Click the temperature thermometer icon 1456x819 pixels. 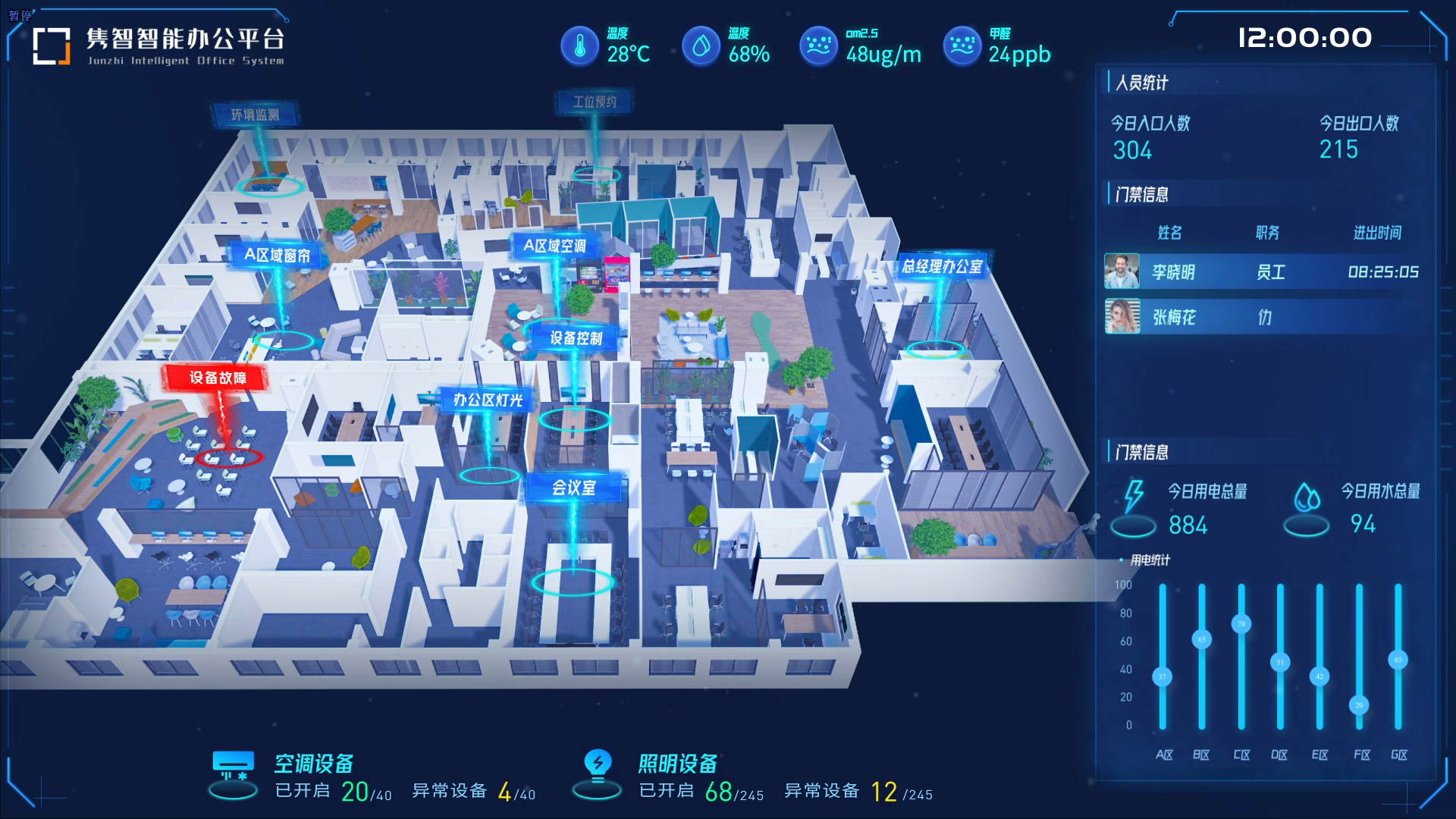pos(580,45)
